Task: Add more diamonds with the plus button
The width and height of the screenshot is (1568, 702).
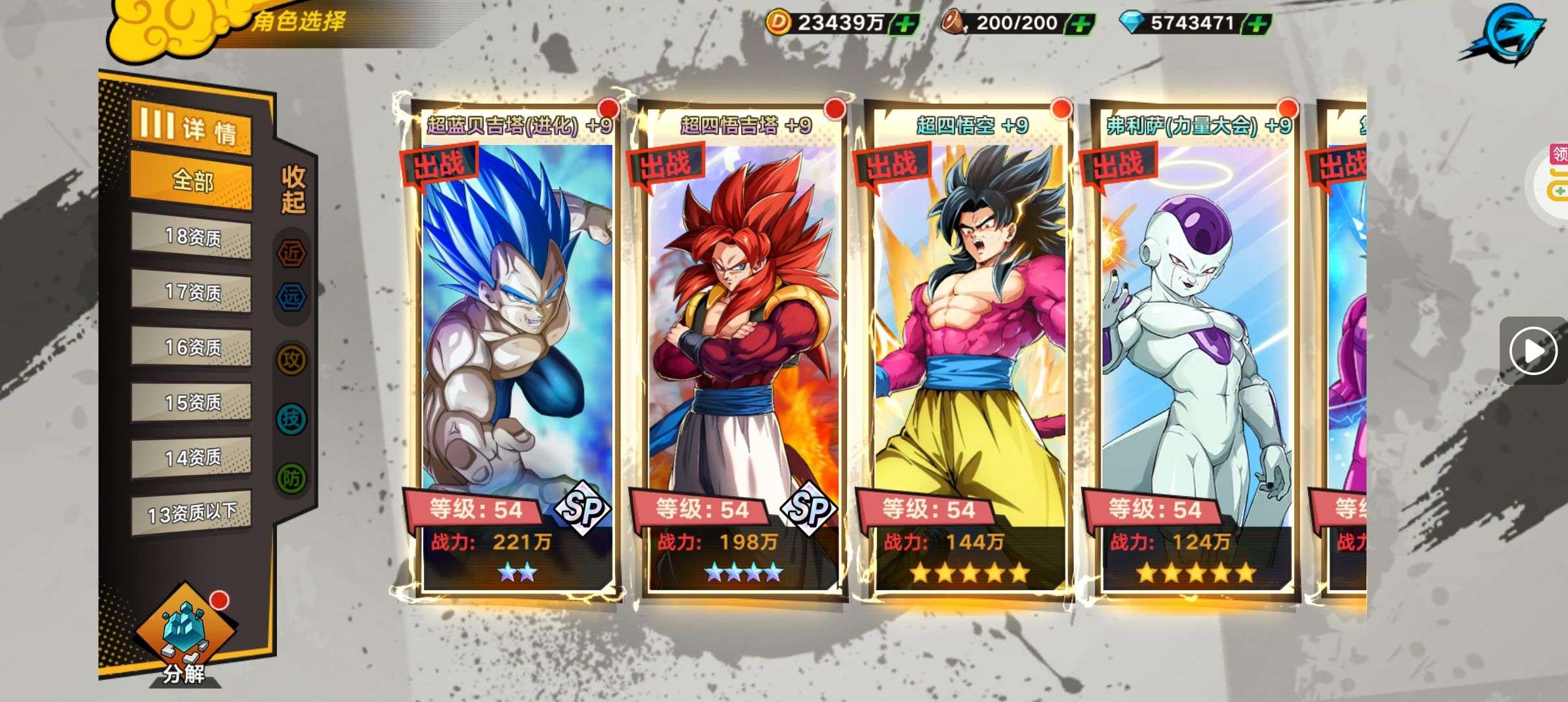Action: [1257, 24]
